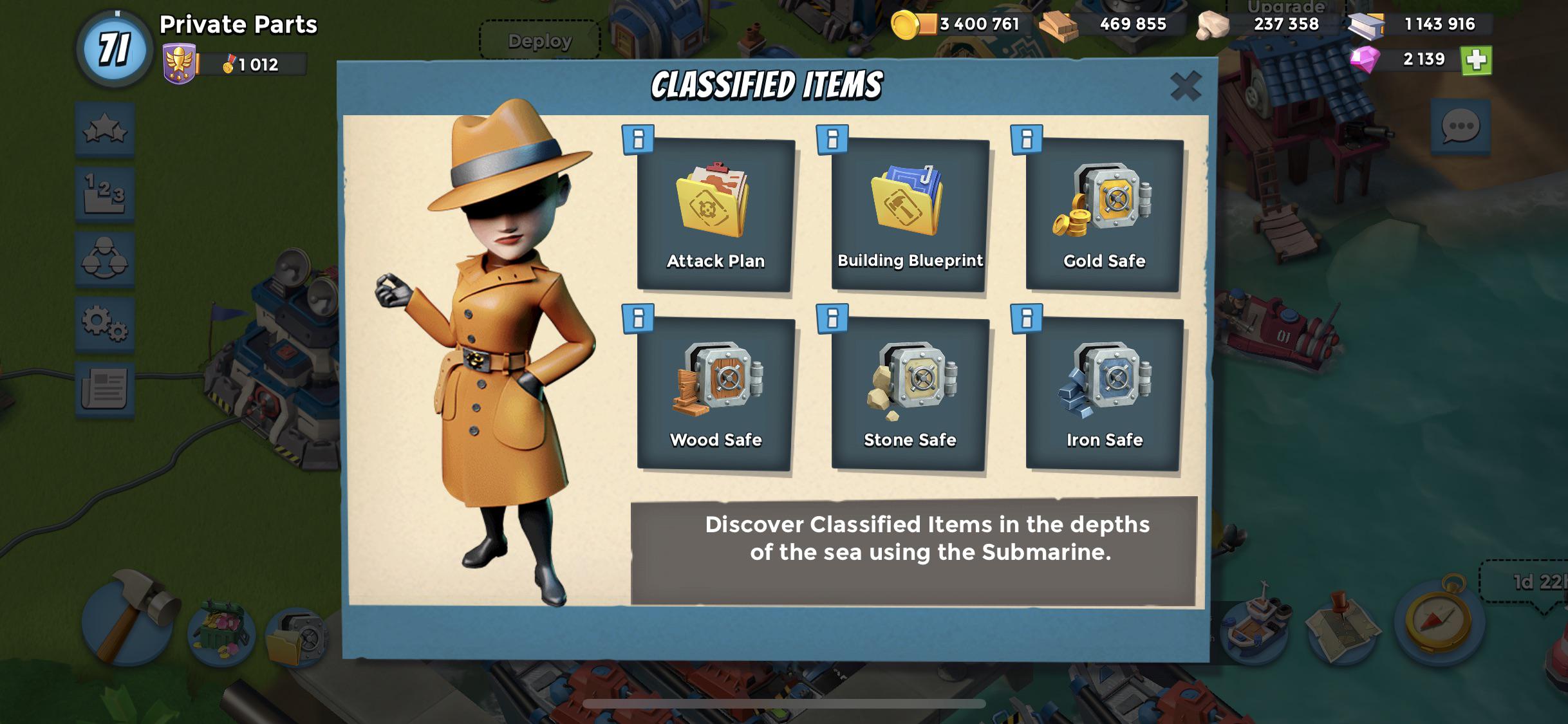
Task: Select the Stone Safe tile
Action: [910, 394]
